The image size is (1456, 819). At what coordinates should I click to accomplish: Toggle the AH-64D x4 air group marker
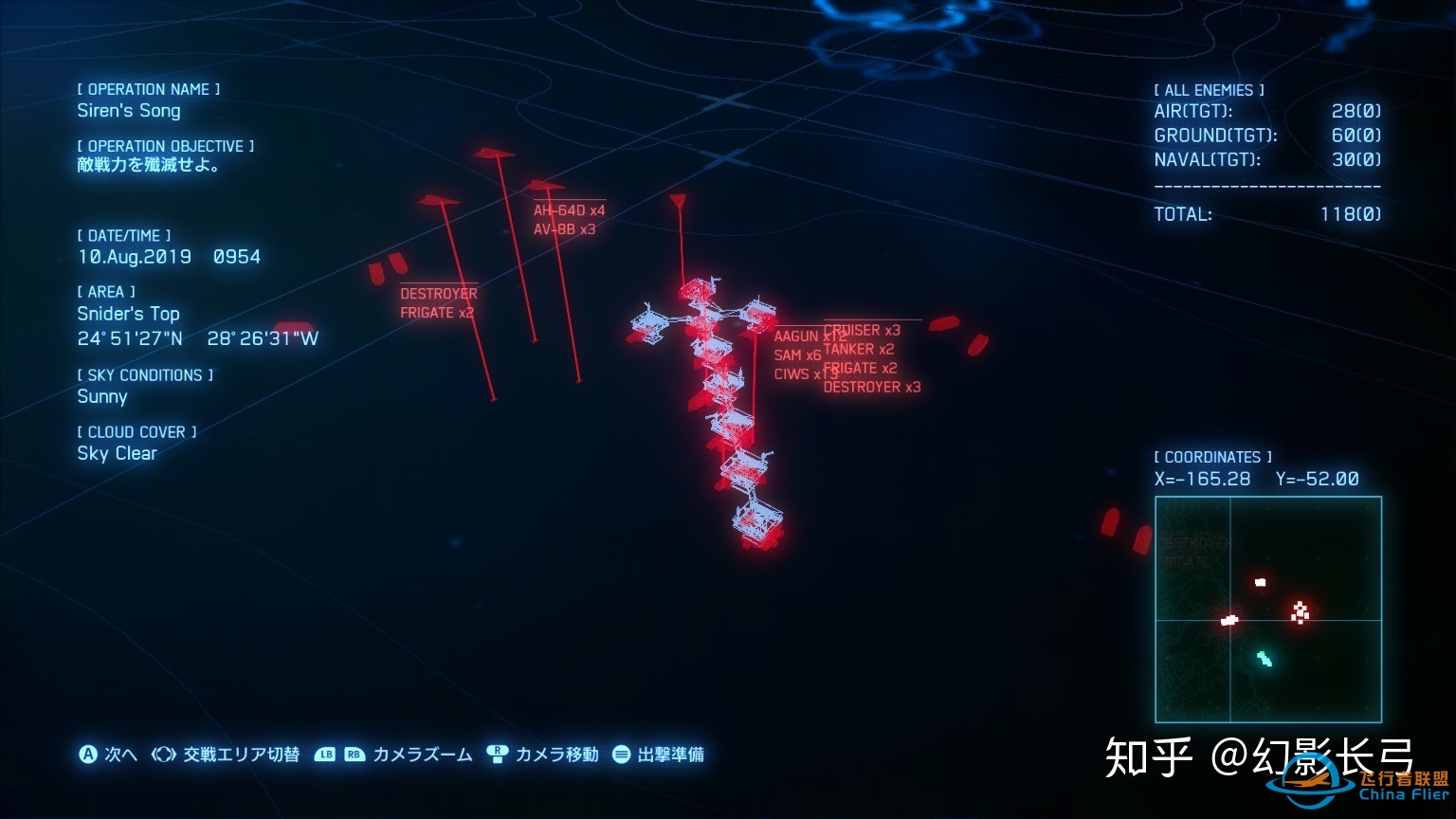pos(567,209)
